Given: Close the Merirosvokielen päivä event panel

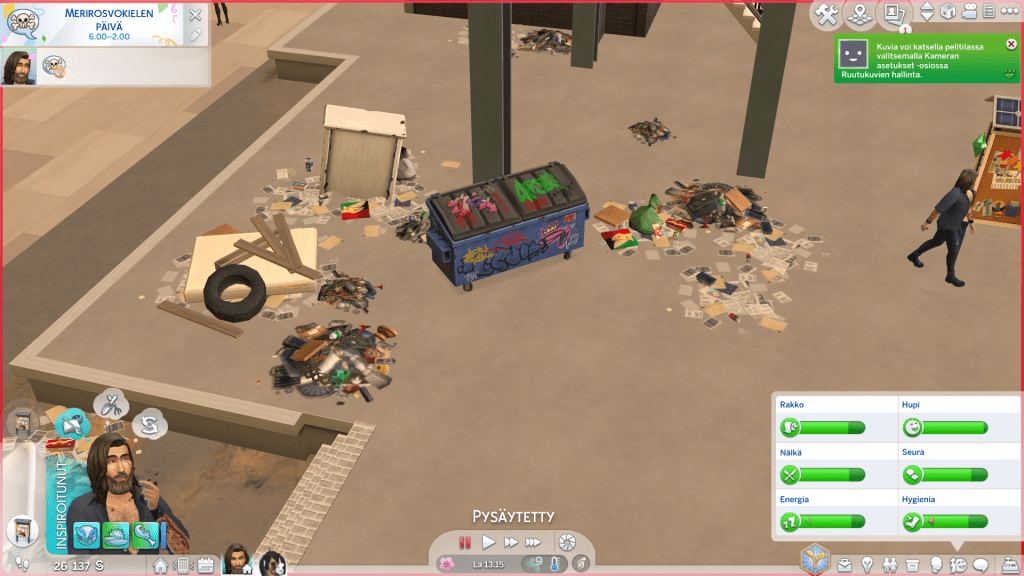Looking at the screenshot, I should 195,15.
